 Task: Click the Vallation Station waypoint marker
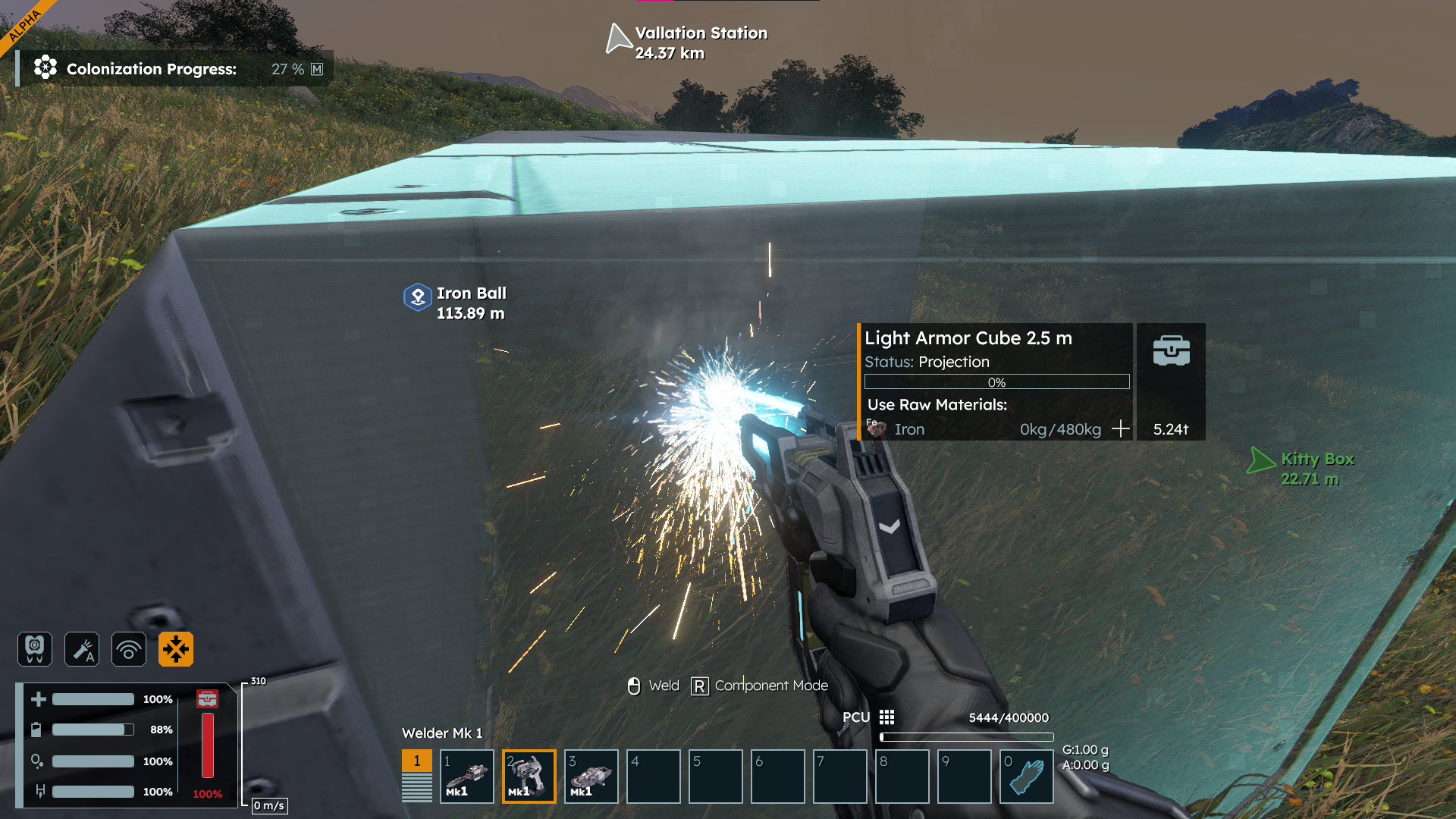point(619,39)
